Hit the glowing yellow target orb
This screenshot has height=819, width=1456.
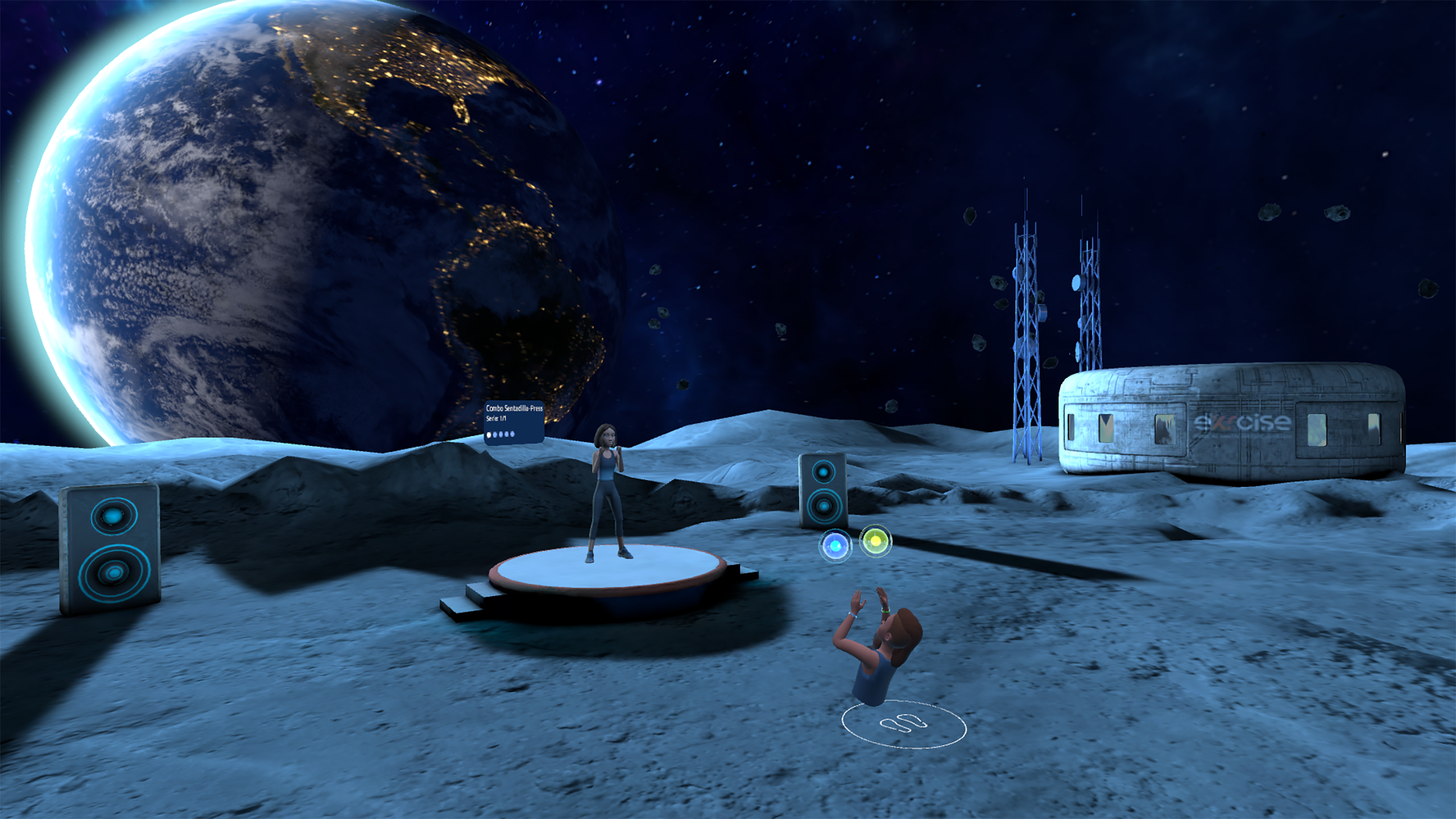click(x=875, y=540)
